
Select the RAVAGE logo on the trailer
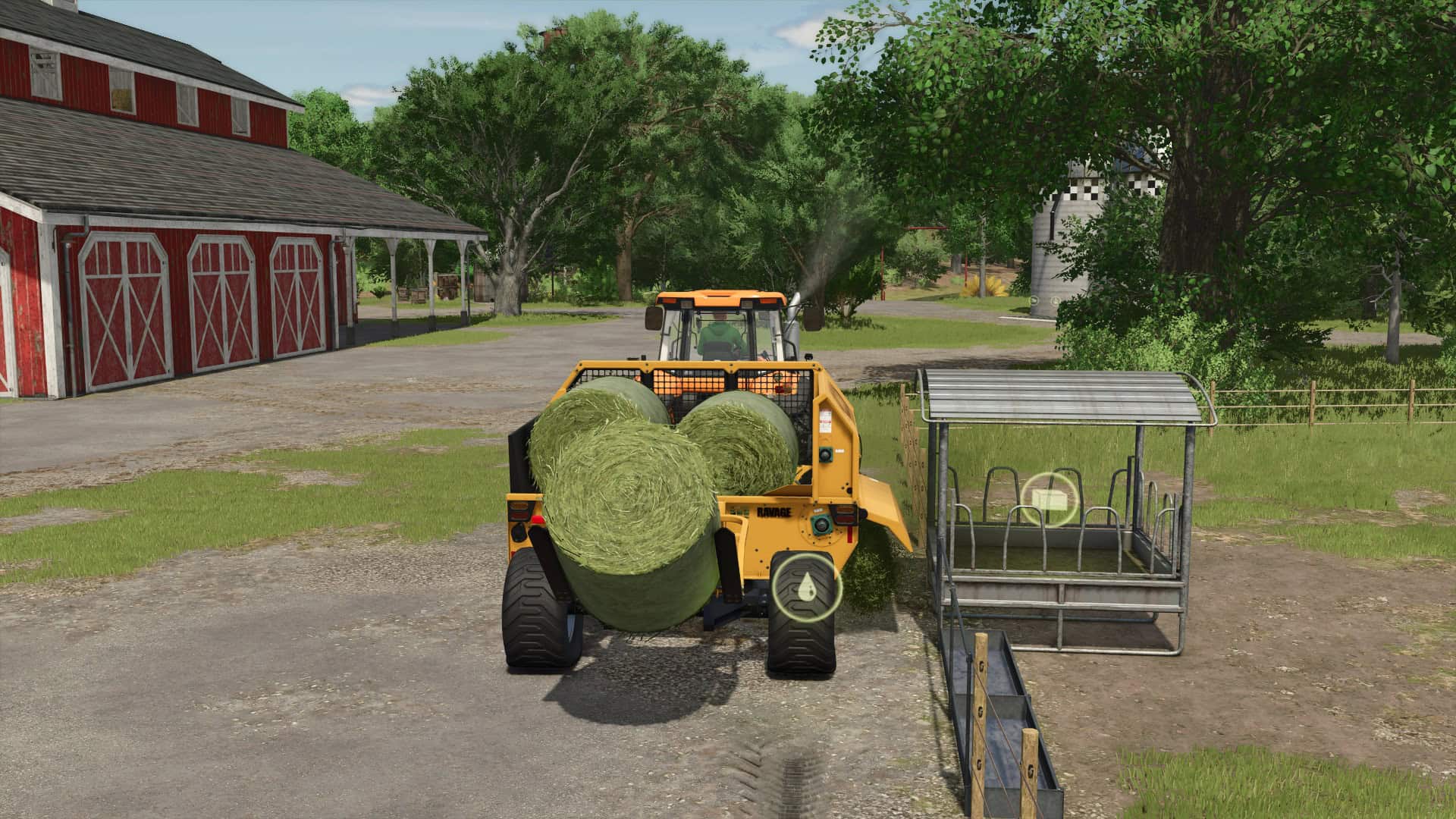[773, 512]
